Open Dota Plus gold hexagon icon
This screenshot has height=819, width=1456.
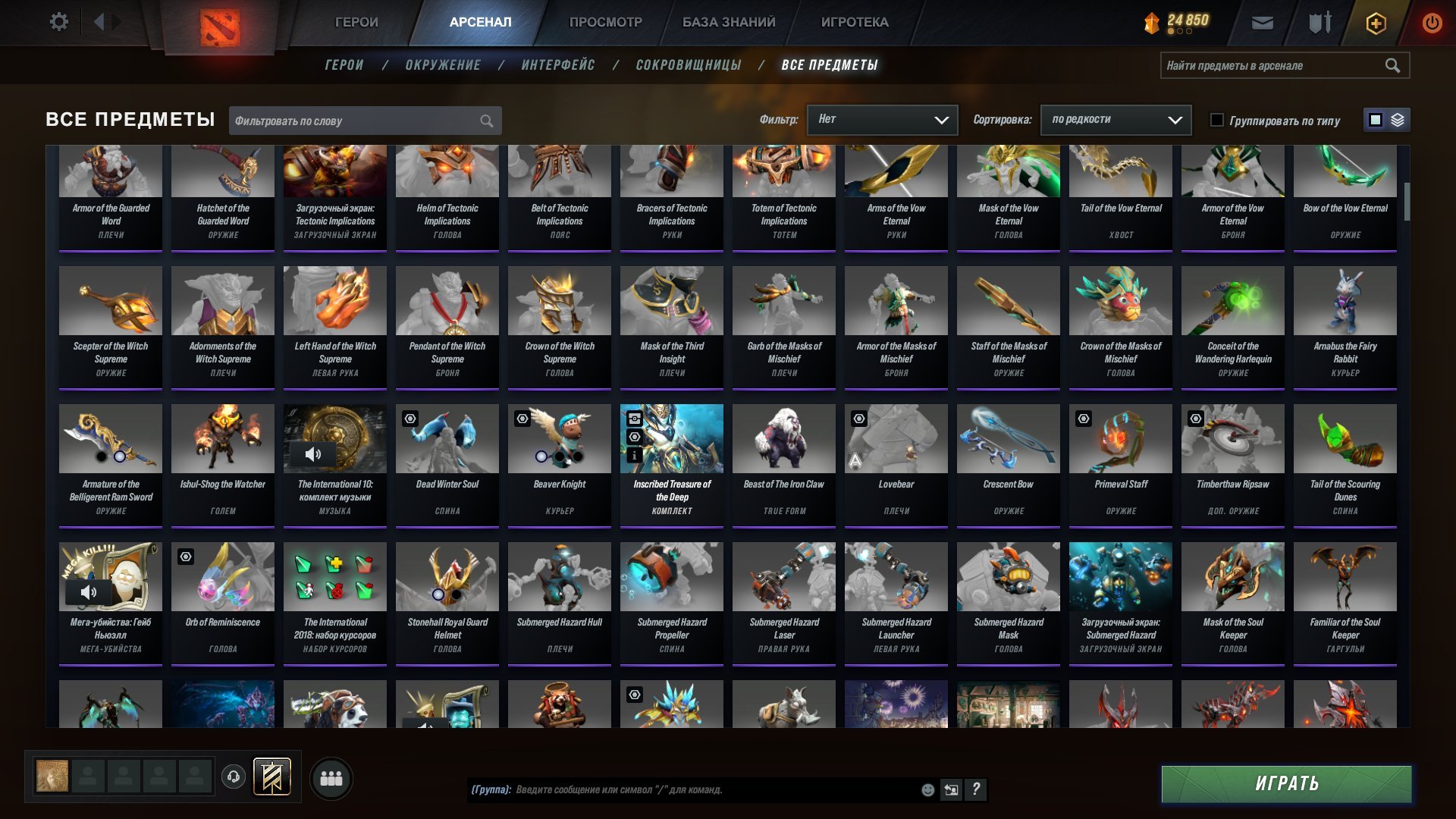click(1376, 23)
